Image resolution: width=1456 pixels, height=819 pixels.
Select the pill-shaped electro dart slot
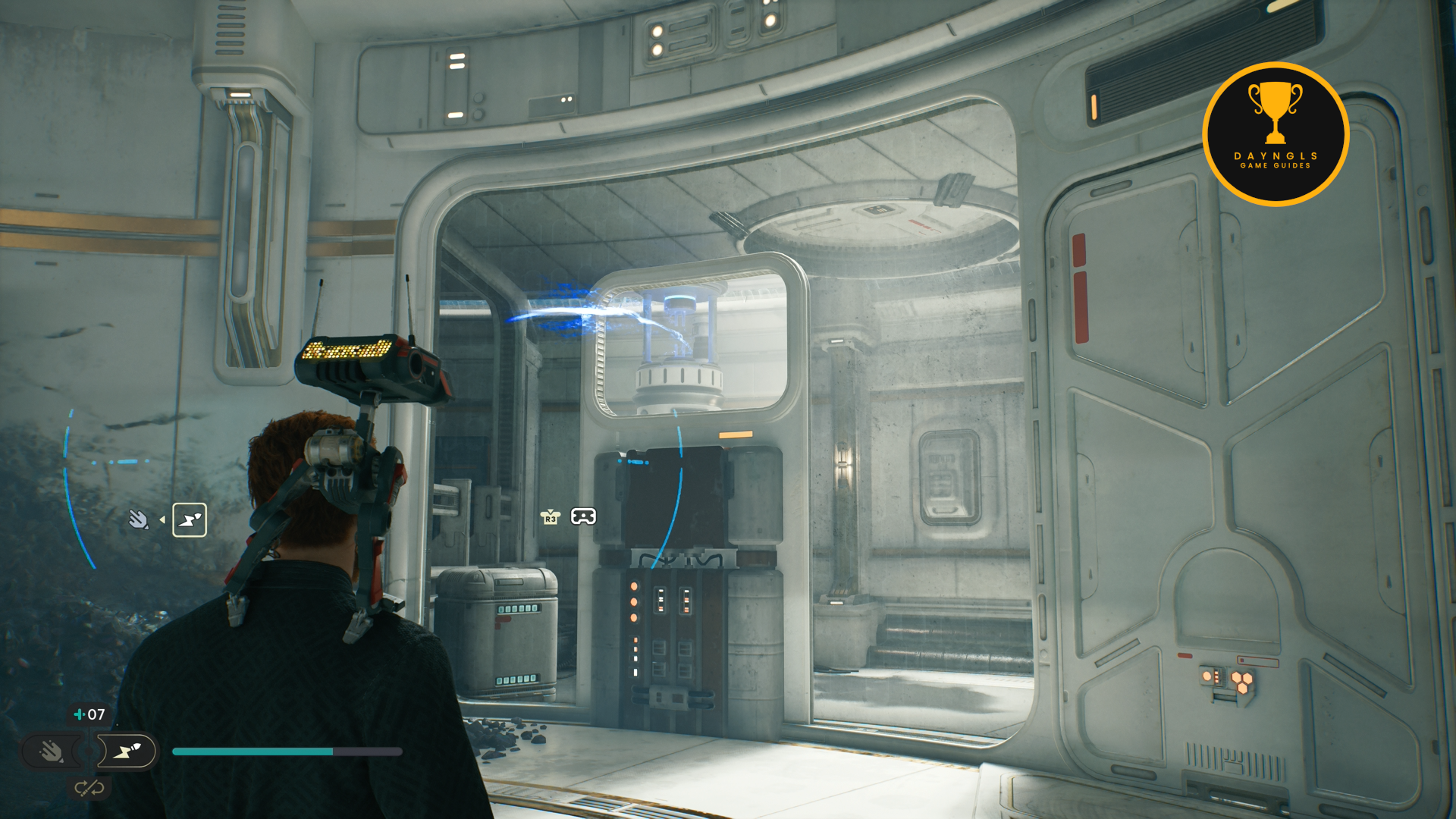tap(127, 752)
